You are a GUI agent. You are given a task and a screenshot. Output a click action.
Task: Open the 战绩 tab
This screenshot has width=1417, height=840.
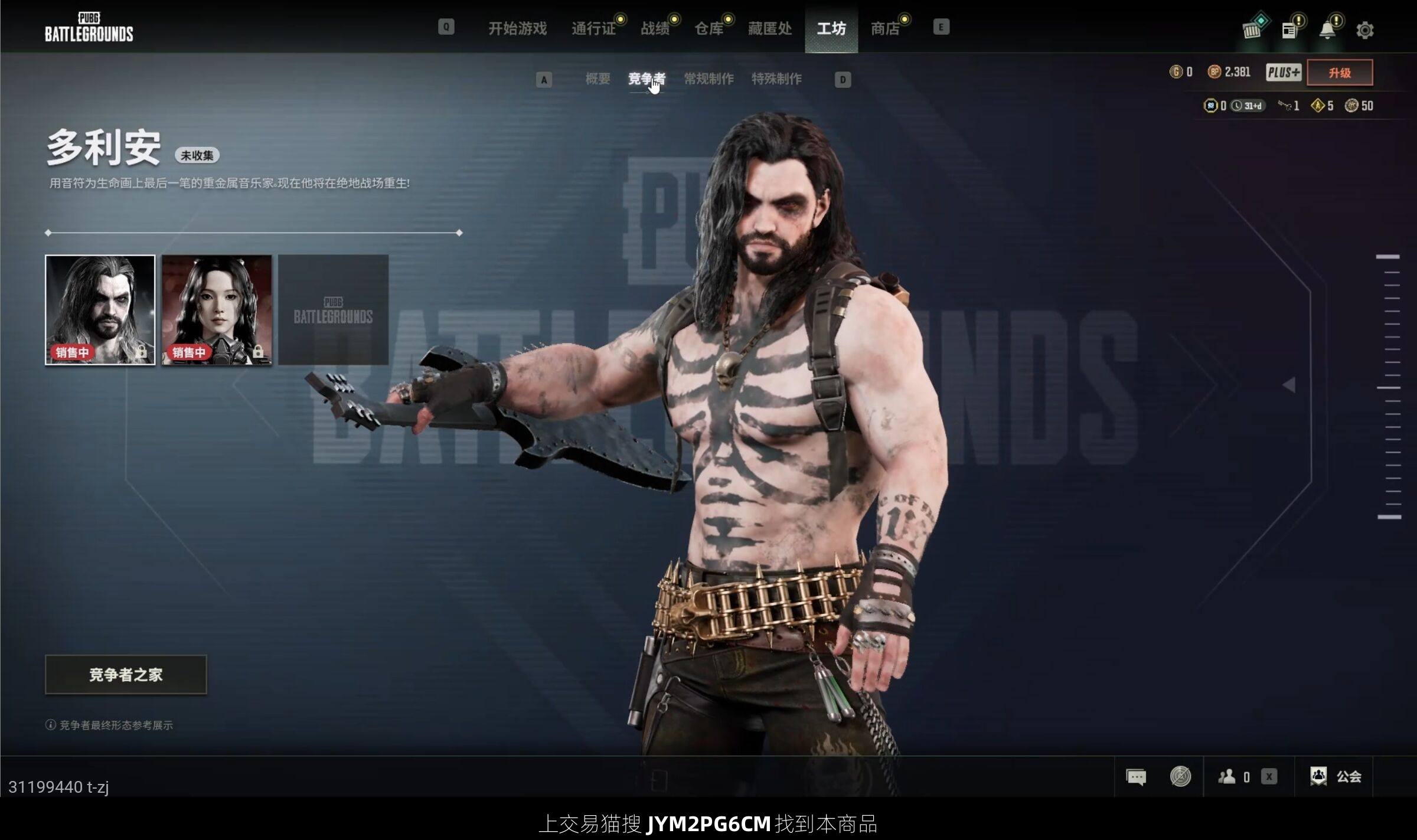click(655, 28)
